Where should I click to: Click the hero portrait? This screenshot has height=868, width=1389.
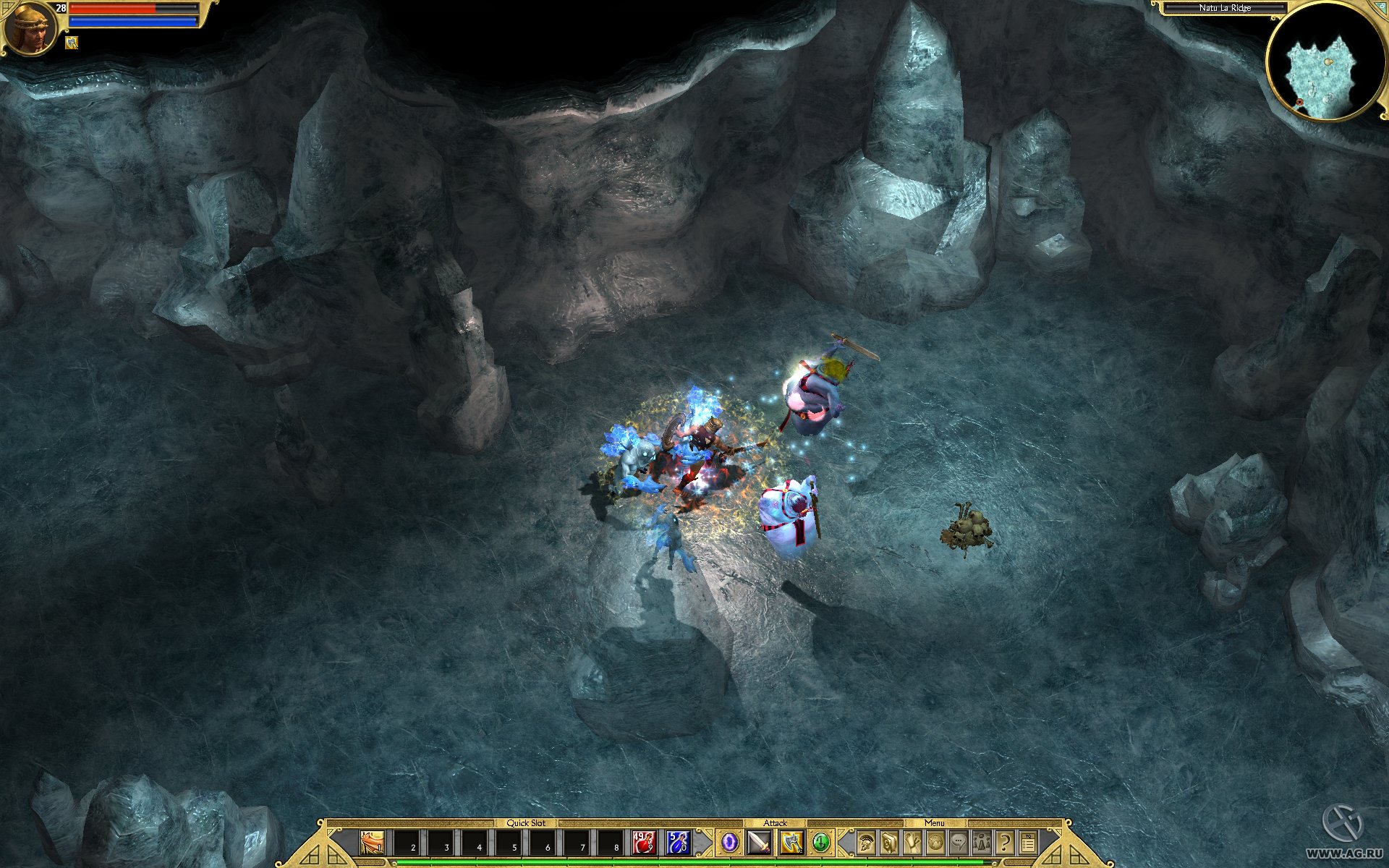[x=30, y=27]
